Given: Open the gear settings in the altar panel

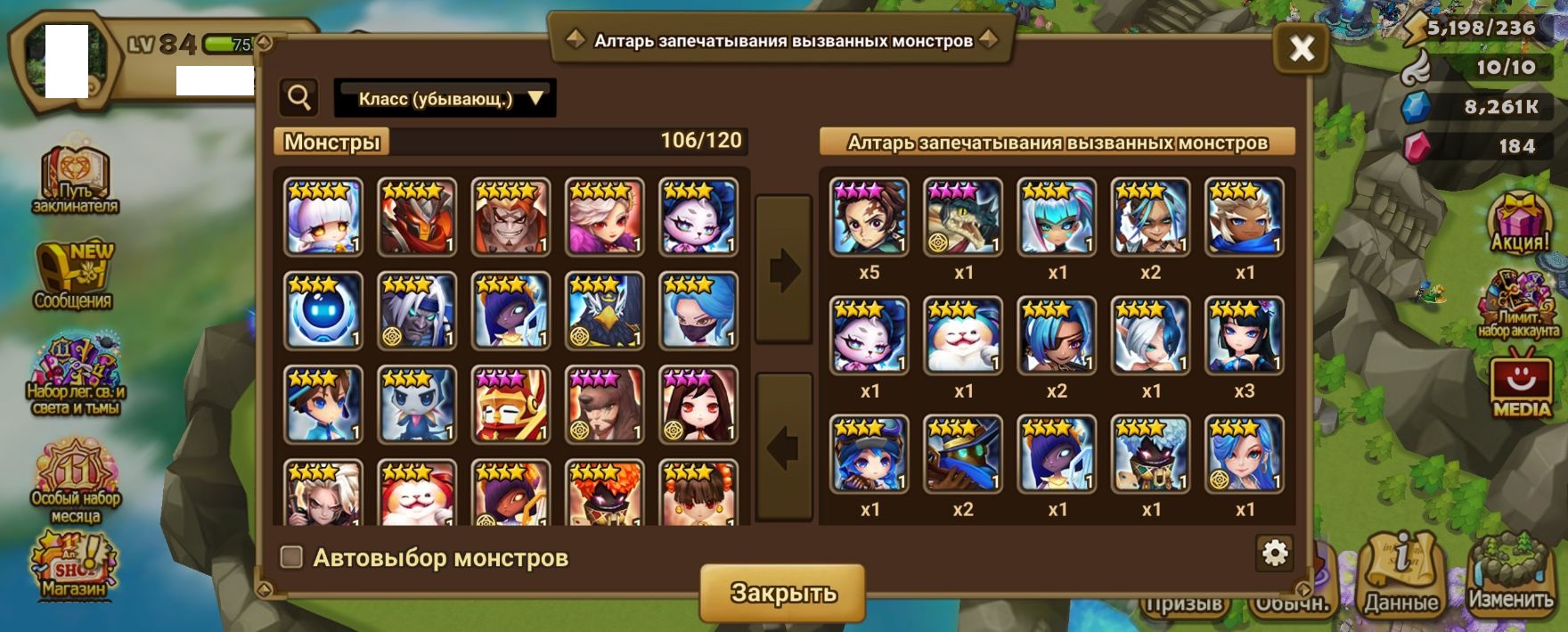Looking at the screenshot, I should [x=1275, y=554].
